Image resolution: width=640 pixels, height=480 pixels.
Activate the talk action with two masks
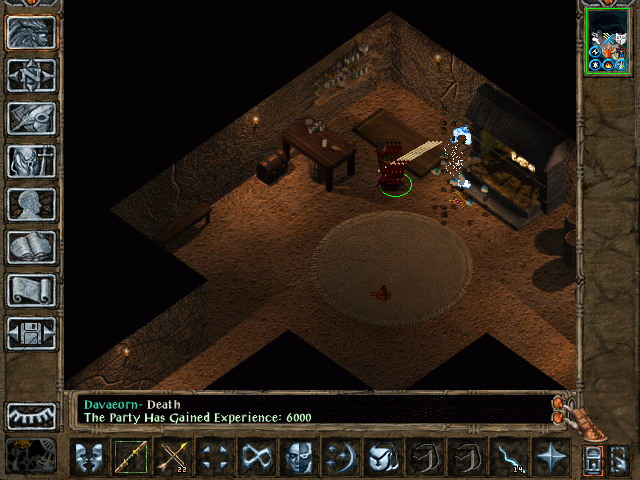[89, 458]
